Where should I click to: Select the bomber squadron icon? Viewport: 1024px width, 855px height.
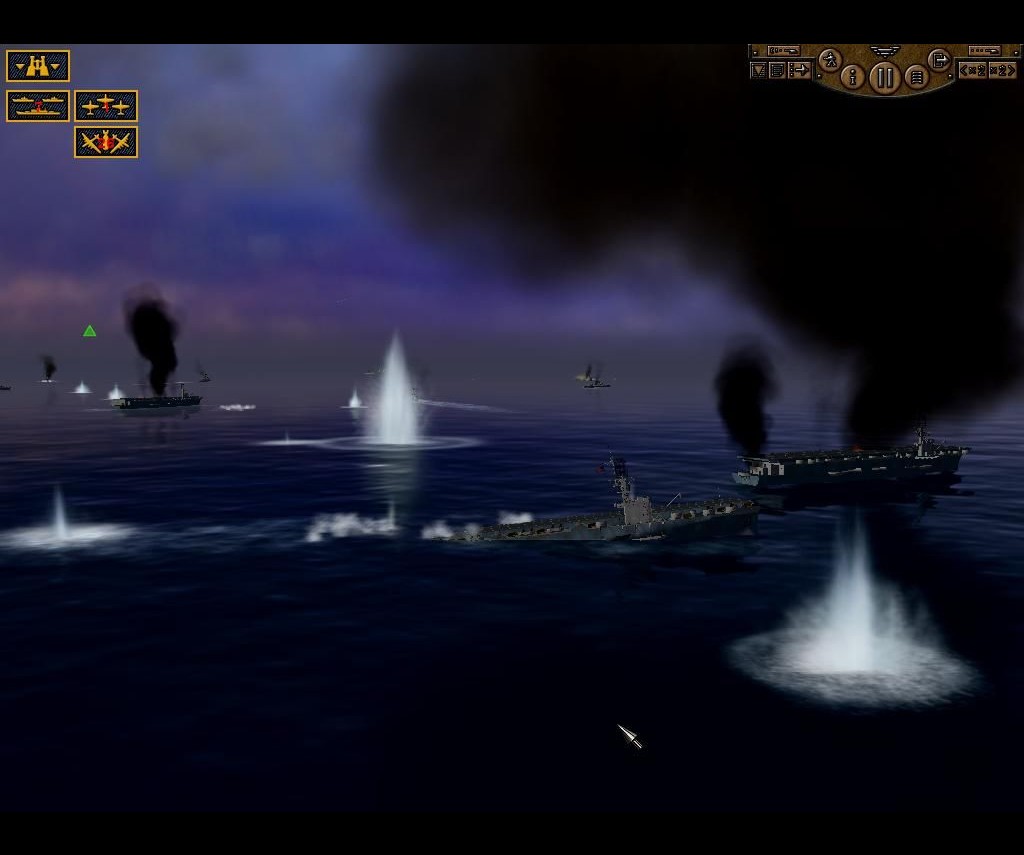click(106, 142)
